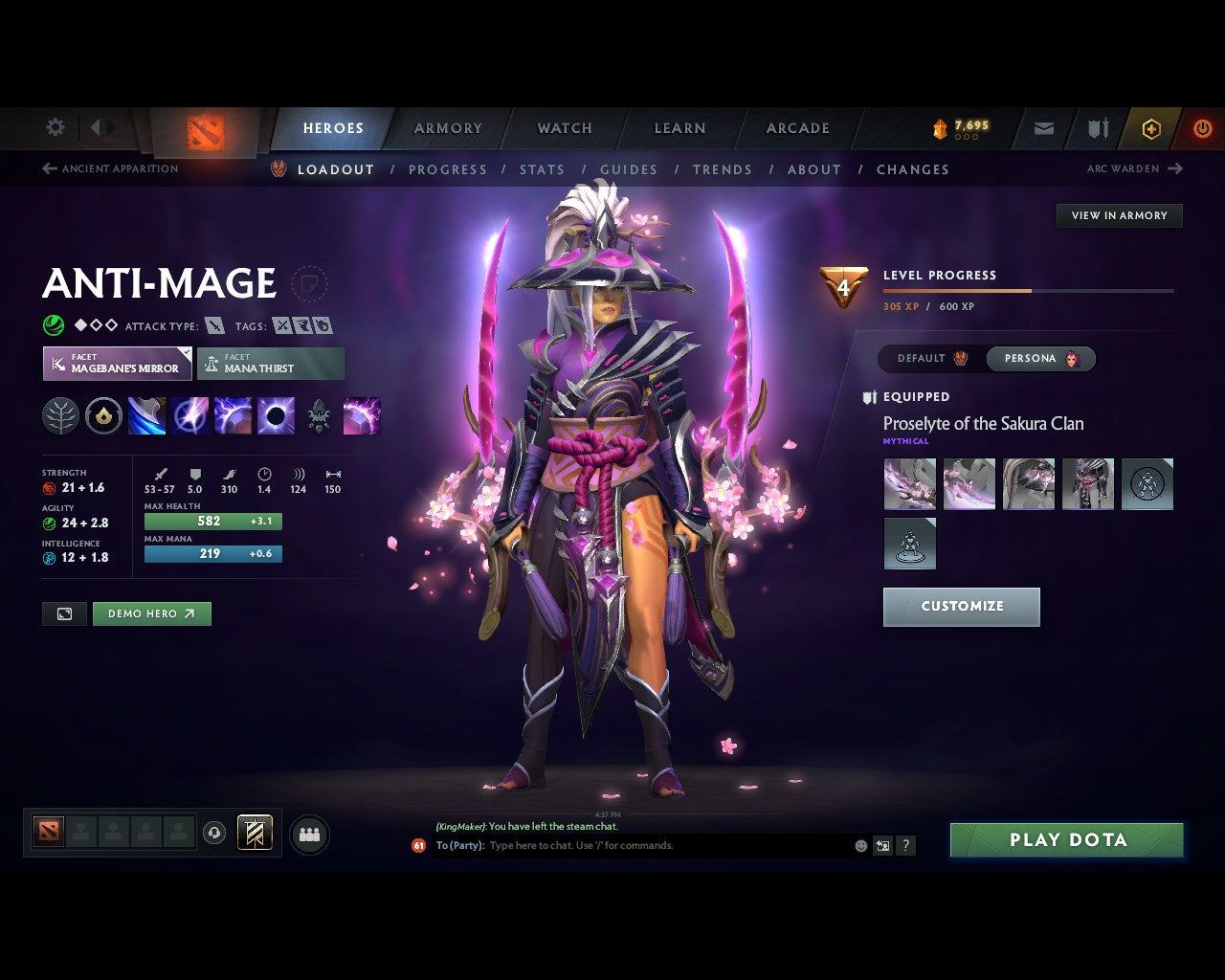This screenshot has height=980, width=1225.
Task: Select the Changes tab
Action: click(912, 169)
